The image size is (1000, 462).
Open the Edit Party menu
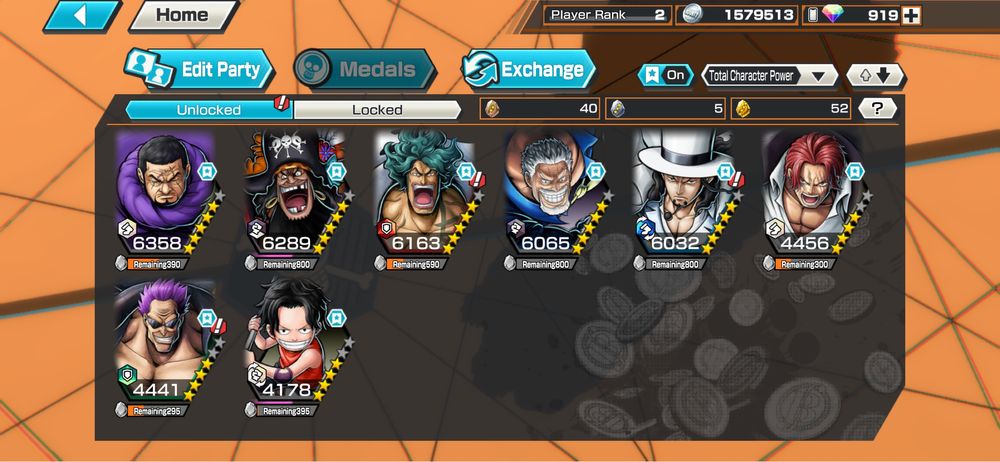point(200,69)
